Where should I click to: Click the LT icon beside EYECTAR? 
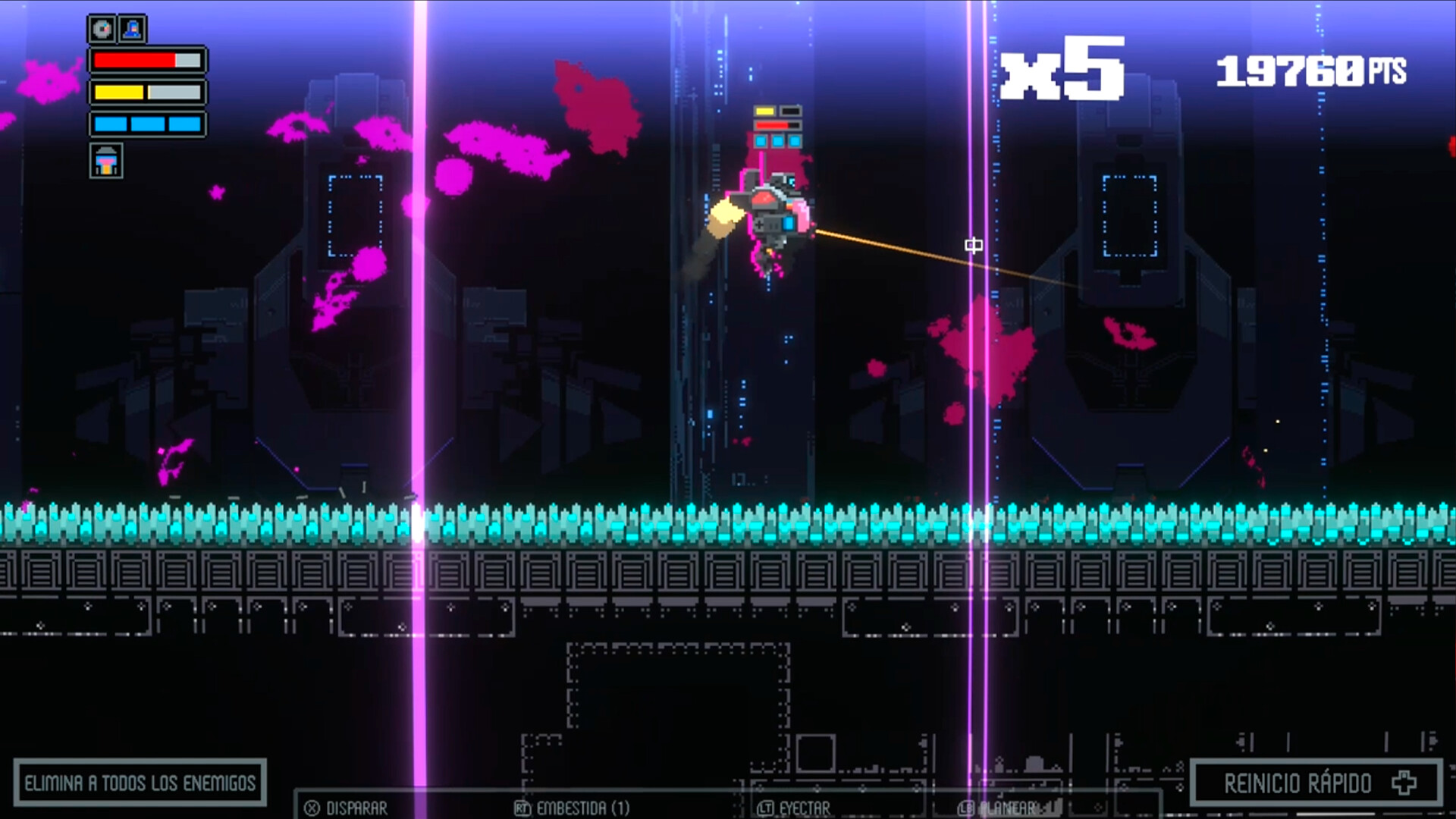[767, 807]
